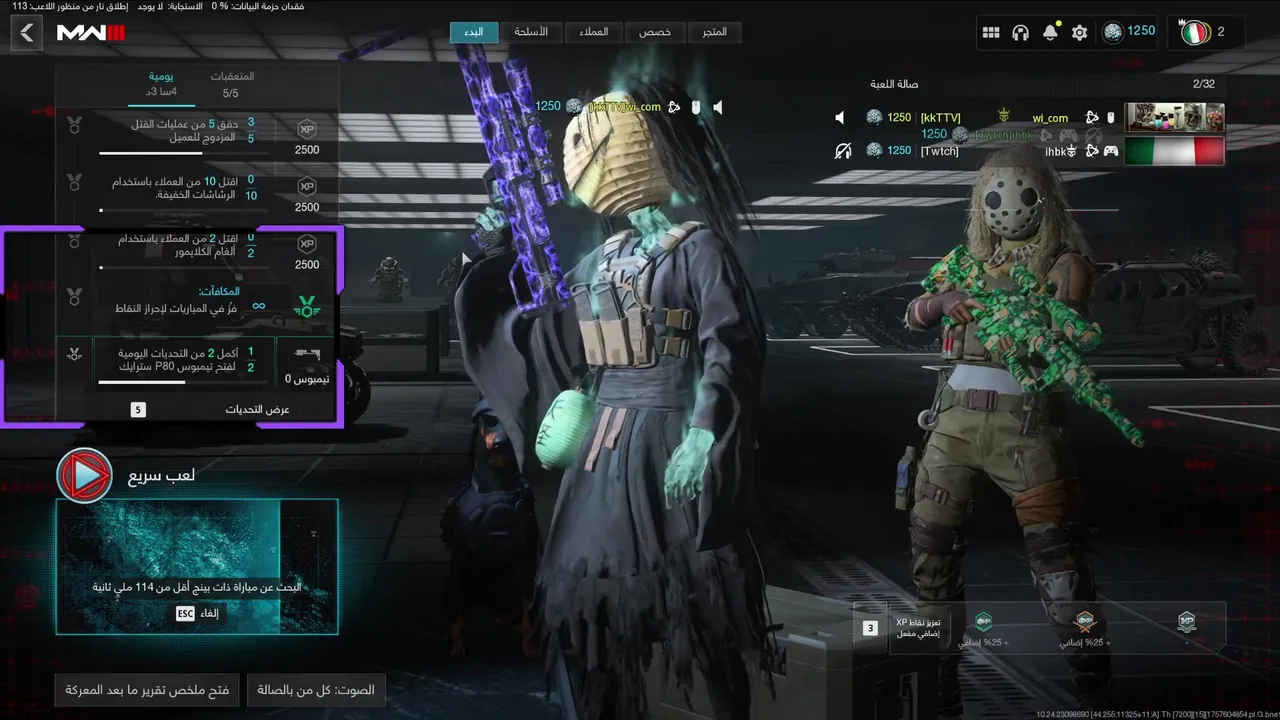The width and height of the screenshot is (1280, 720).
Task: Go back using the arrow button
Action: pyautogui.click(x=27, y=33)
